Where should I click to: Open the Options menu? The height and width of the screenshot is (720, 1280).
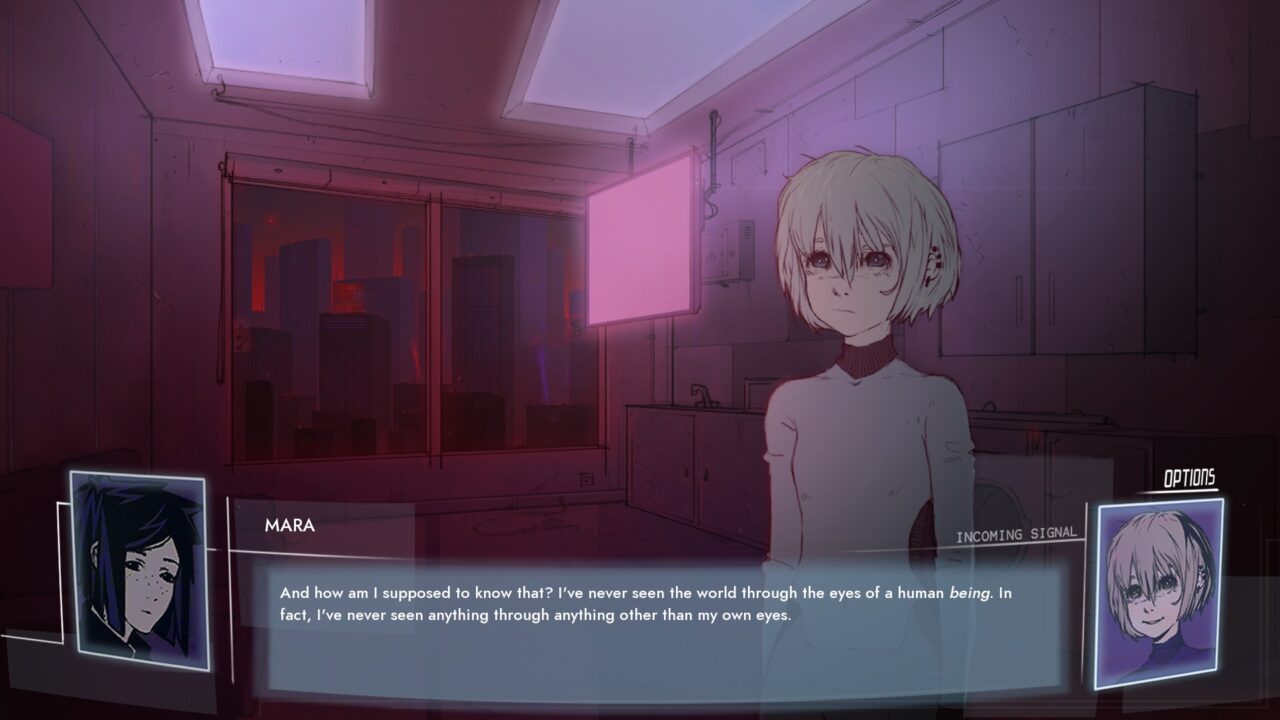[1189, 479]
